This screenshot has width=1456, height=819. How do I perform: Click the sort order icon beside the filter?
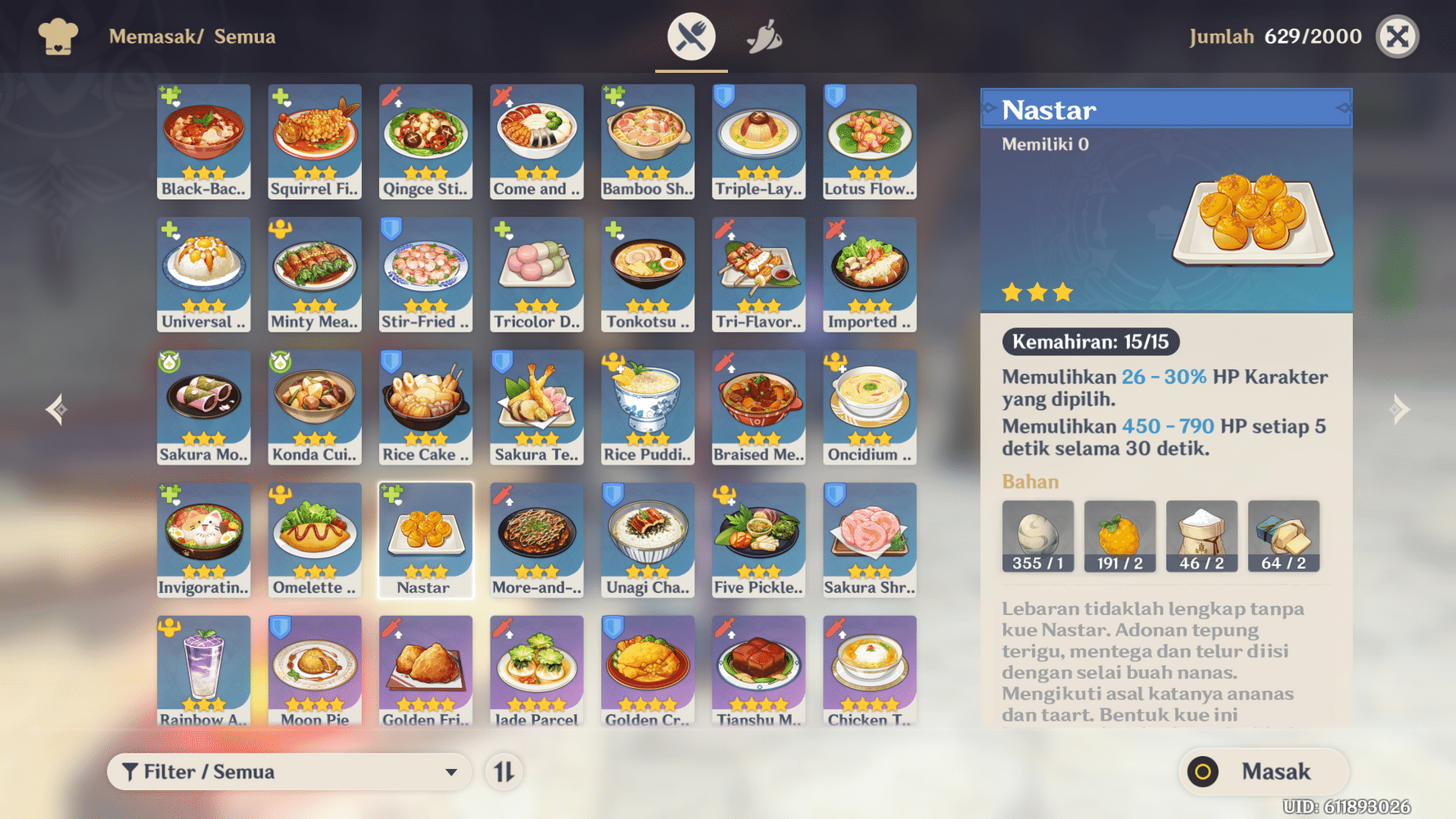point(504,771)
